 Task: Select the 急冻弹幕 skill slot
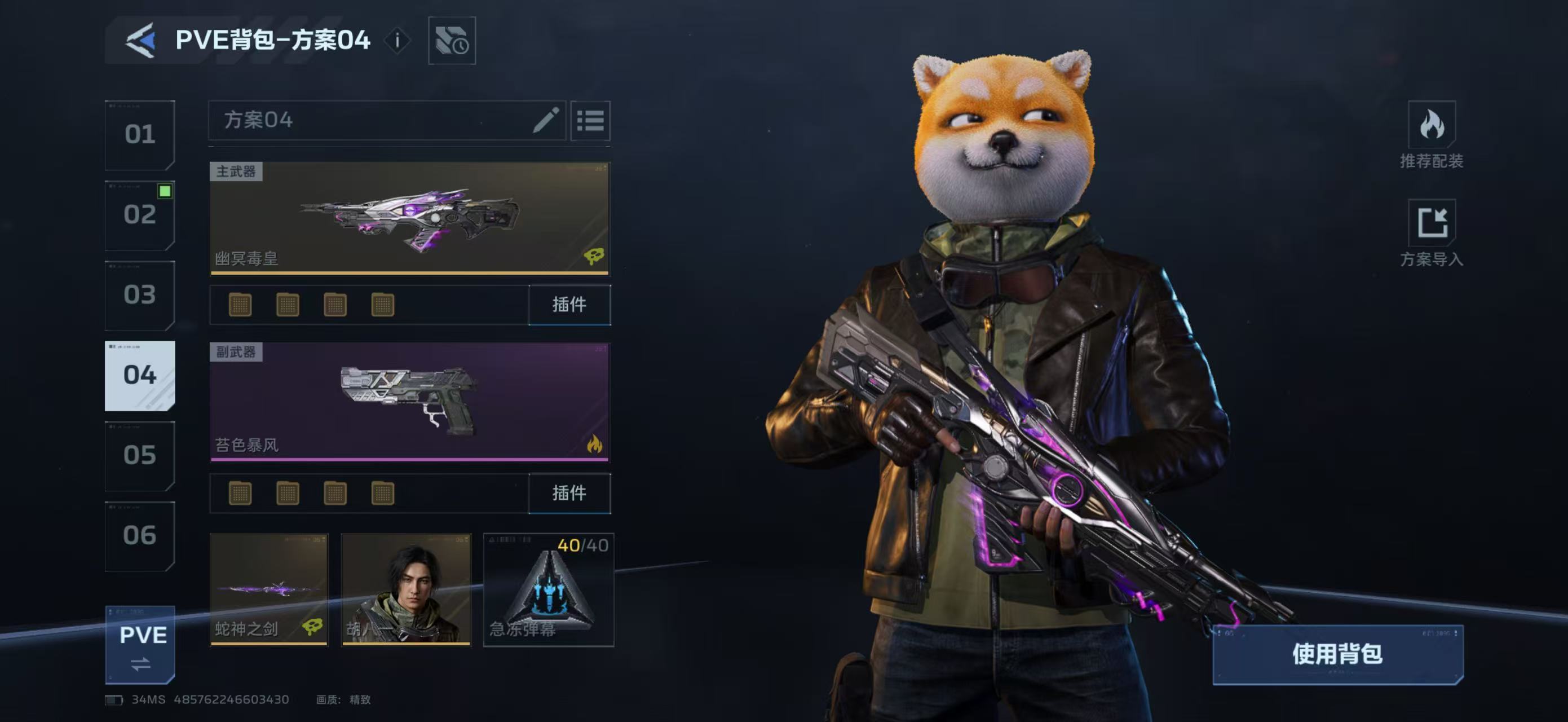pos(549,589)
